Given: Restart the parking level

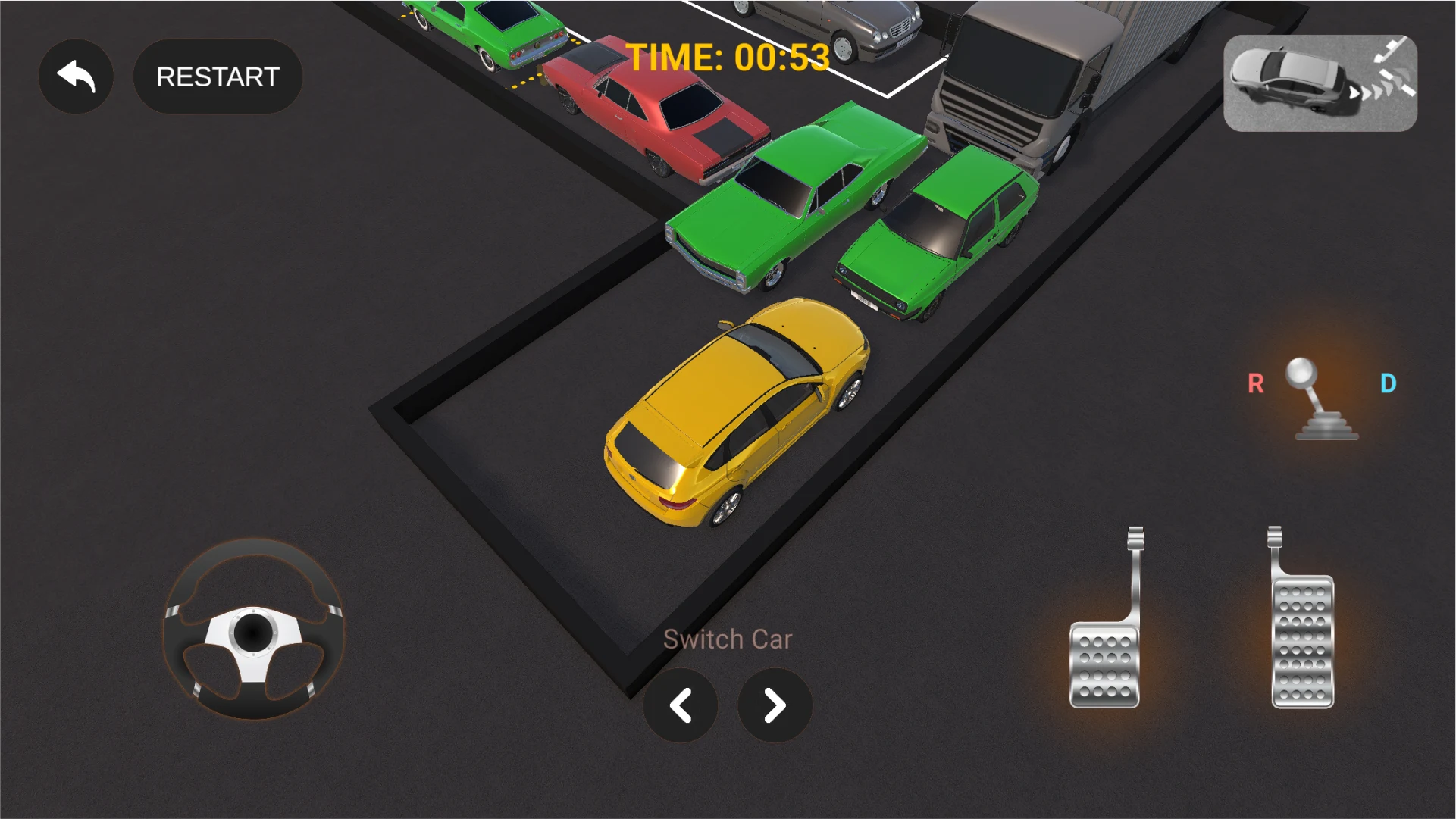Looking at the screenshot, I should (218, 77).
